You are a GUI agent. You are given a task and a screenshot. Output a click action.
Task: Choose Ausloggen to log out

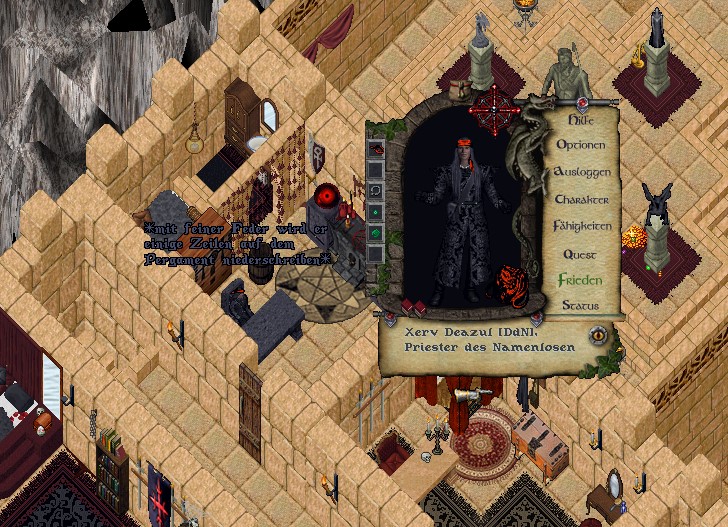(x=580, y=172)
